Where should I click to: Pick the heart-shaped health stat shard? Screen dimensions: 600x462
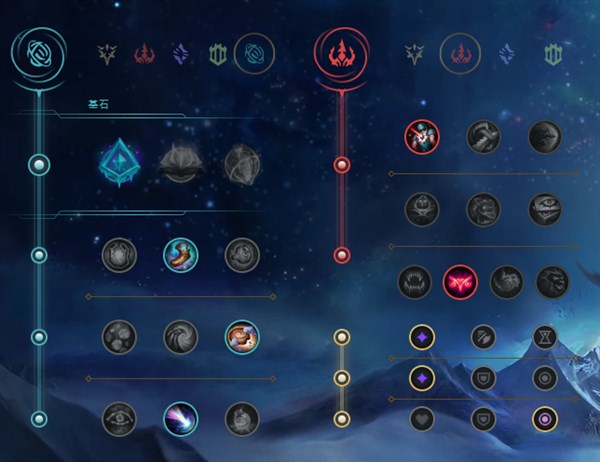(420, 418)
